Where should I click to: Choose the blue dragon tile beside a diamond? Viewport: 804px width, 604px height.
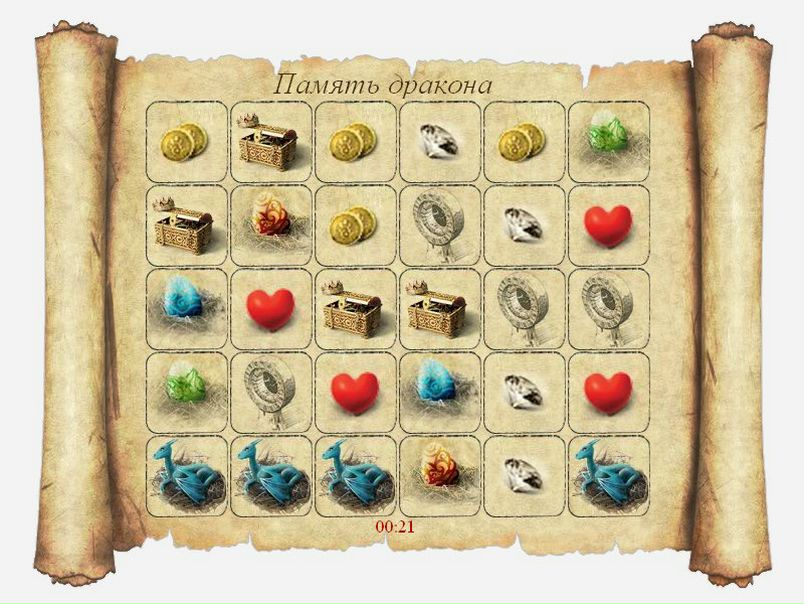608,475
